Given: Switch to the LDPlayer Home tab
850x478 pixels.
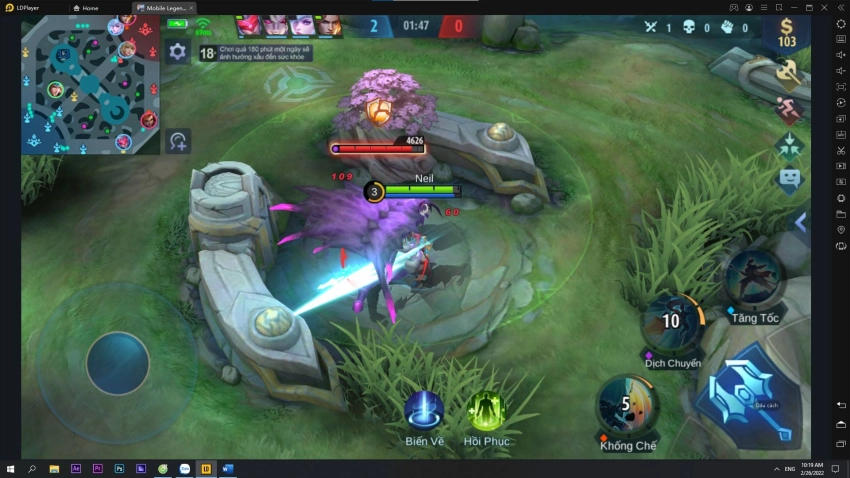Looking at the screenshot, I should pos(90,7).
